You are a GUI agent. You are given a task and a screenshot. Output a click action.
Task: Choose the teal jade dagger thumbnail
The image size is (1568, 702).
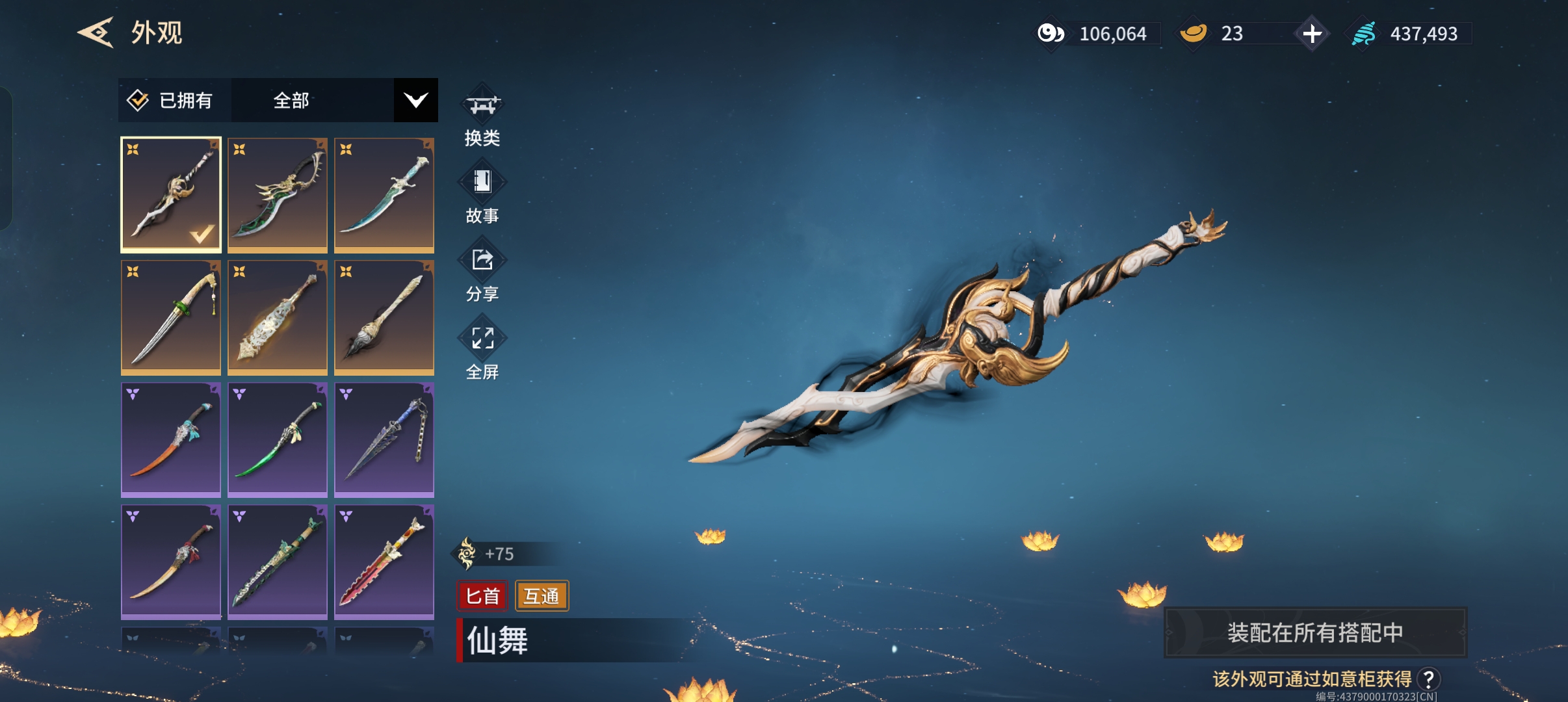coord(384,194)
